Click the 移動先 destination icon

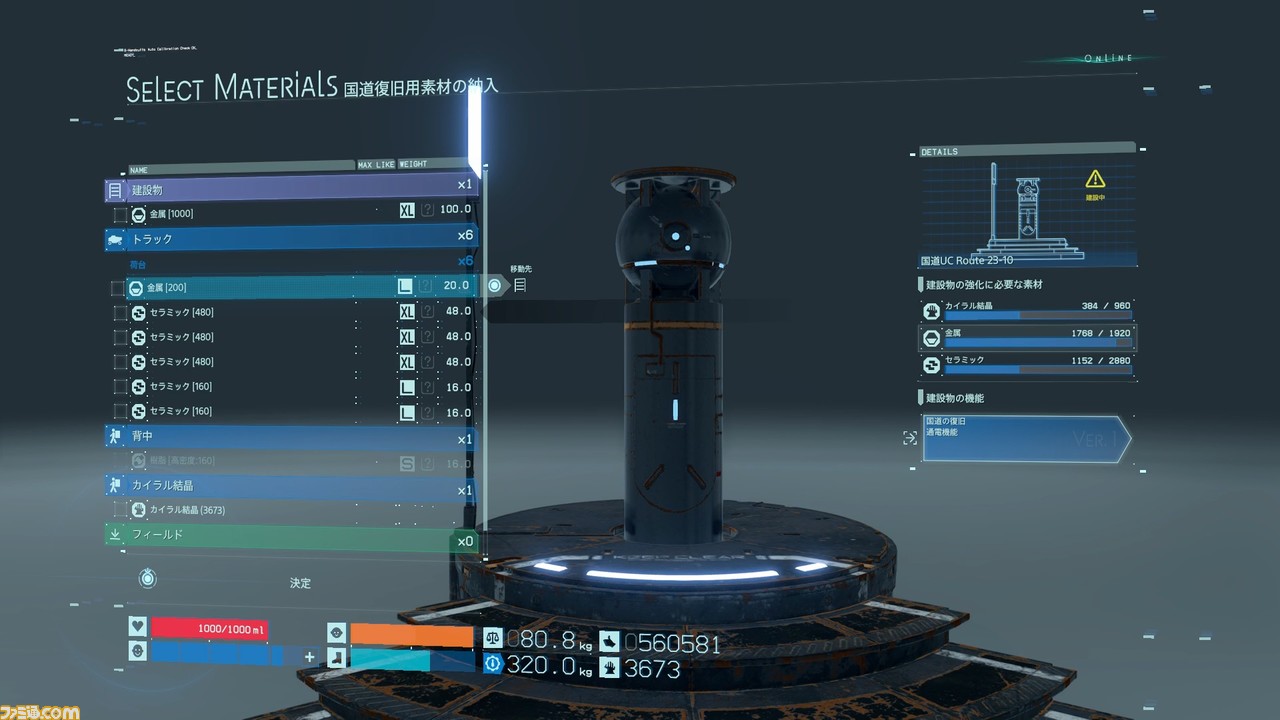coord(520,286)
